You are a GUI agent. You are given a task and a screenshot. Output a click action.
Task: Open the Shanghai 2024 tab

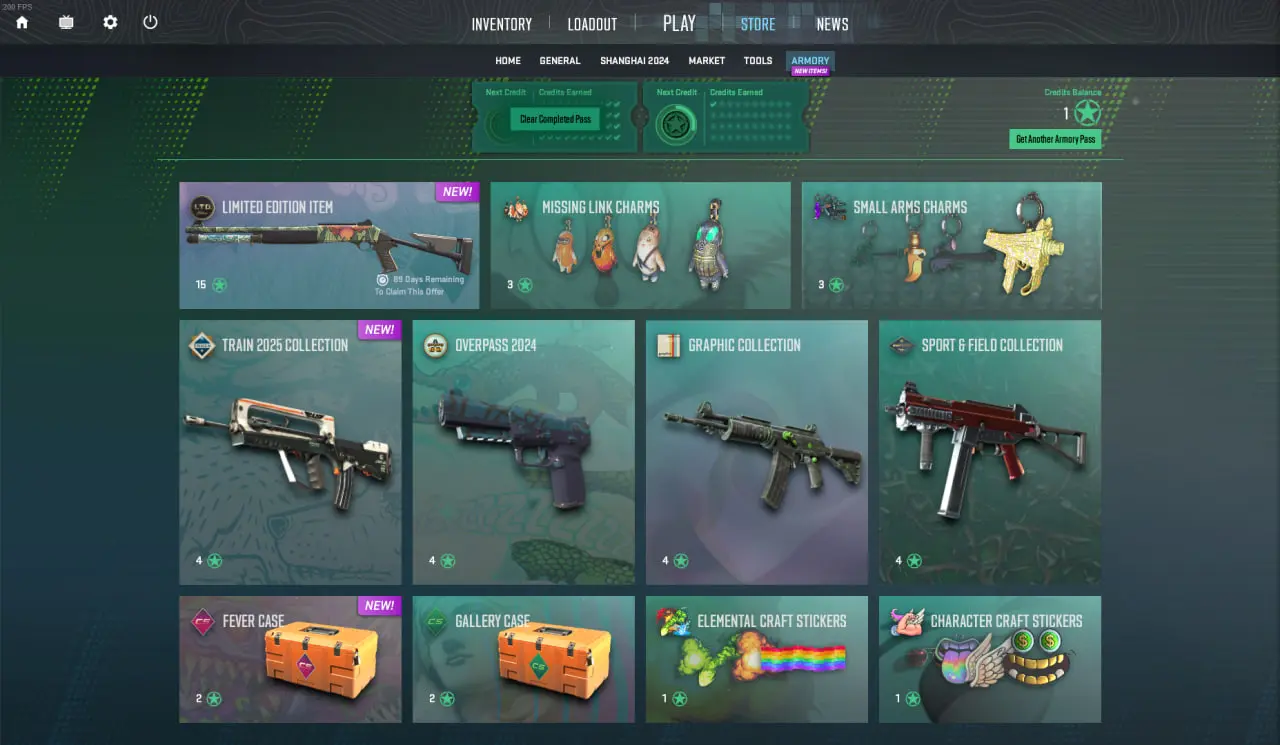click(634, 61)
